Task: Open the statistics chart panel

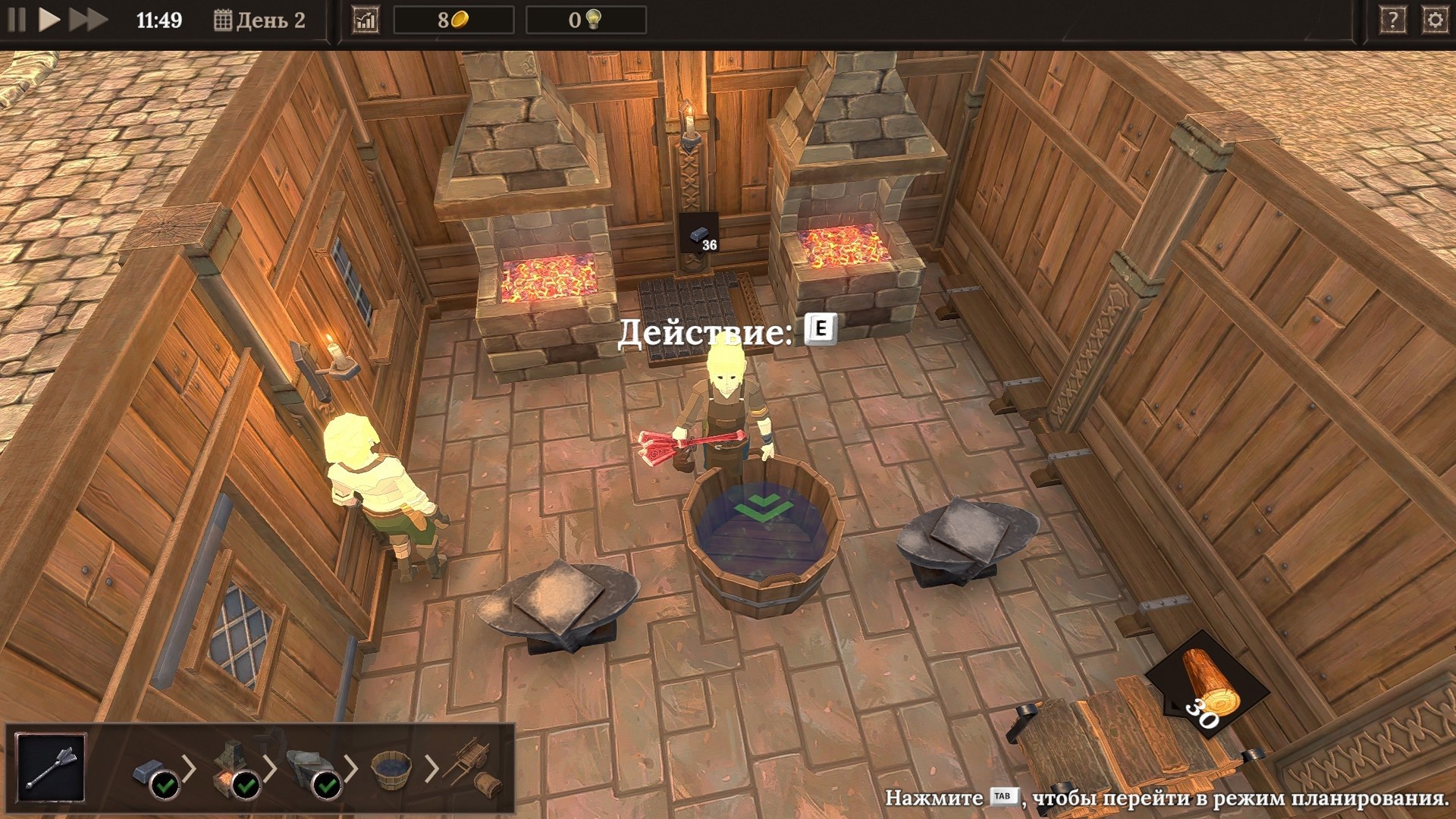Action: coord(366,20)
